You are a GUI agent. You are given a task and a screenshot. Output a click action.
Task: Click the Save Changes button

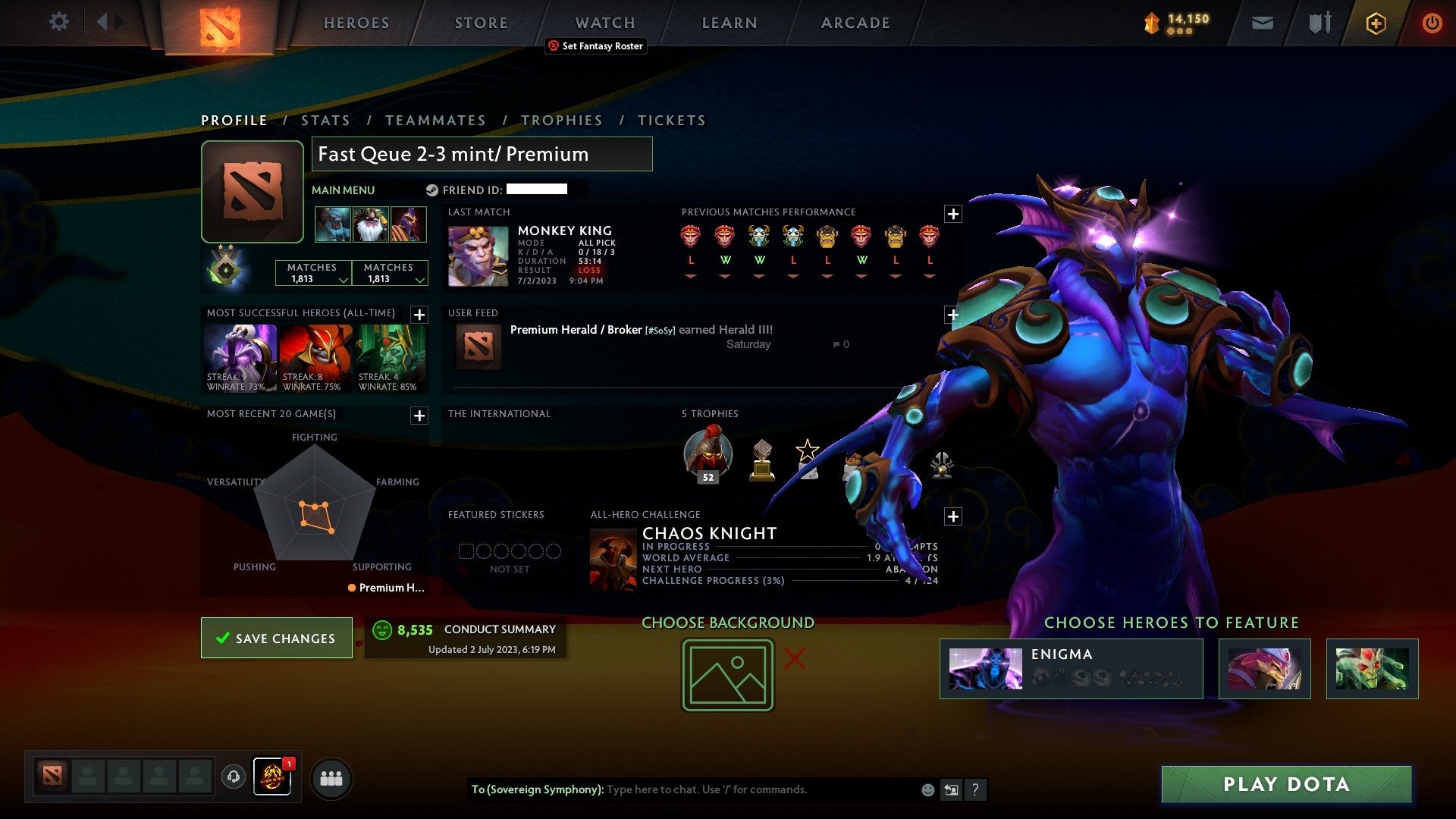276,639
